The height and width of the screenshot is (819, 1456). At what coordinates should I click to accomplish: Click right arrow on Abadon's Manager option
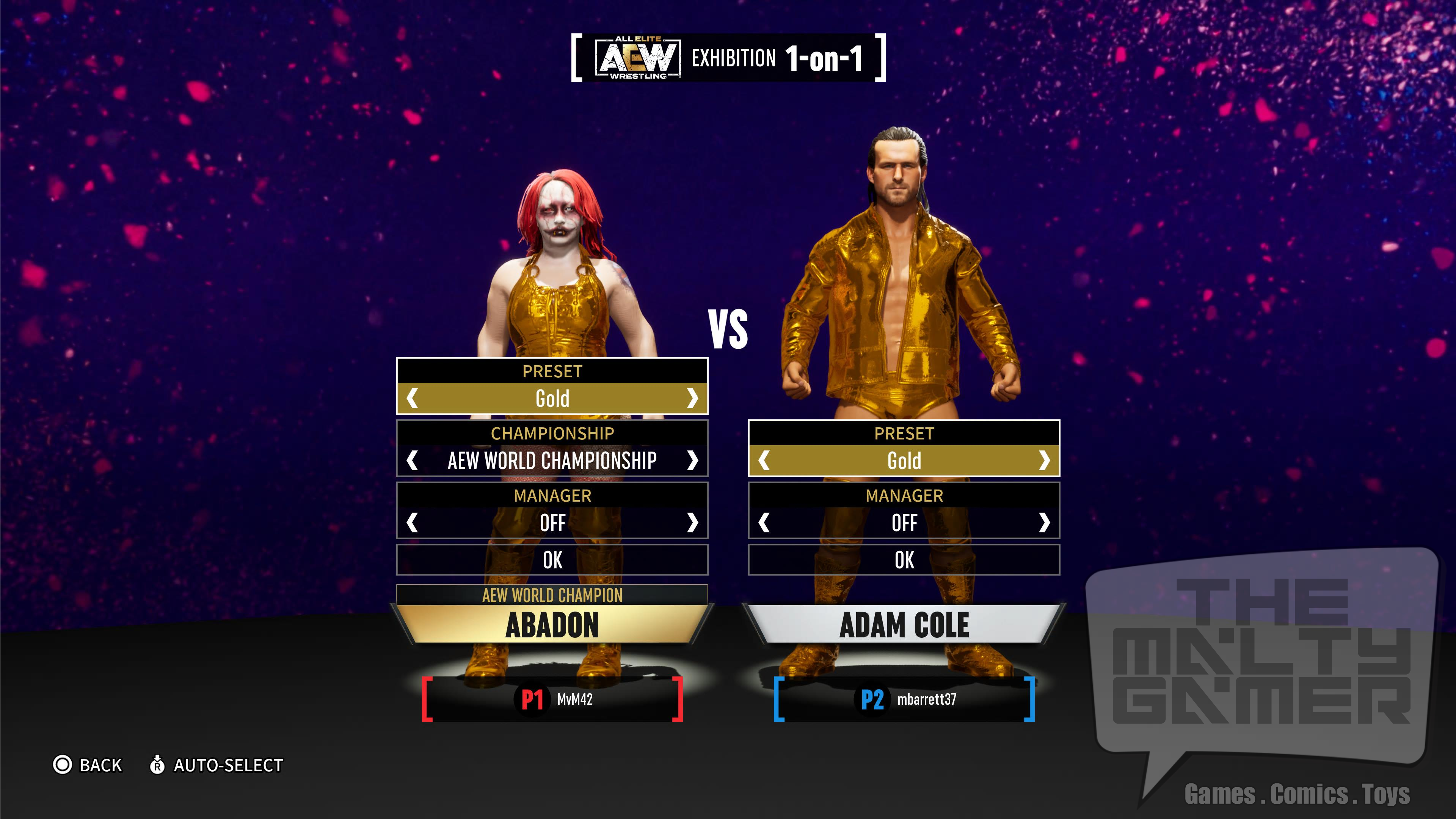pyautogui.click(x=692, y=523)
